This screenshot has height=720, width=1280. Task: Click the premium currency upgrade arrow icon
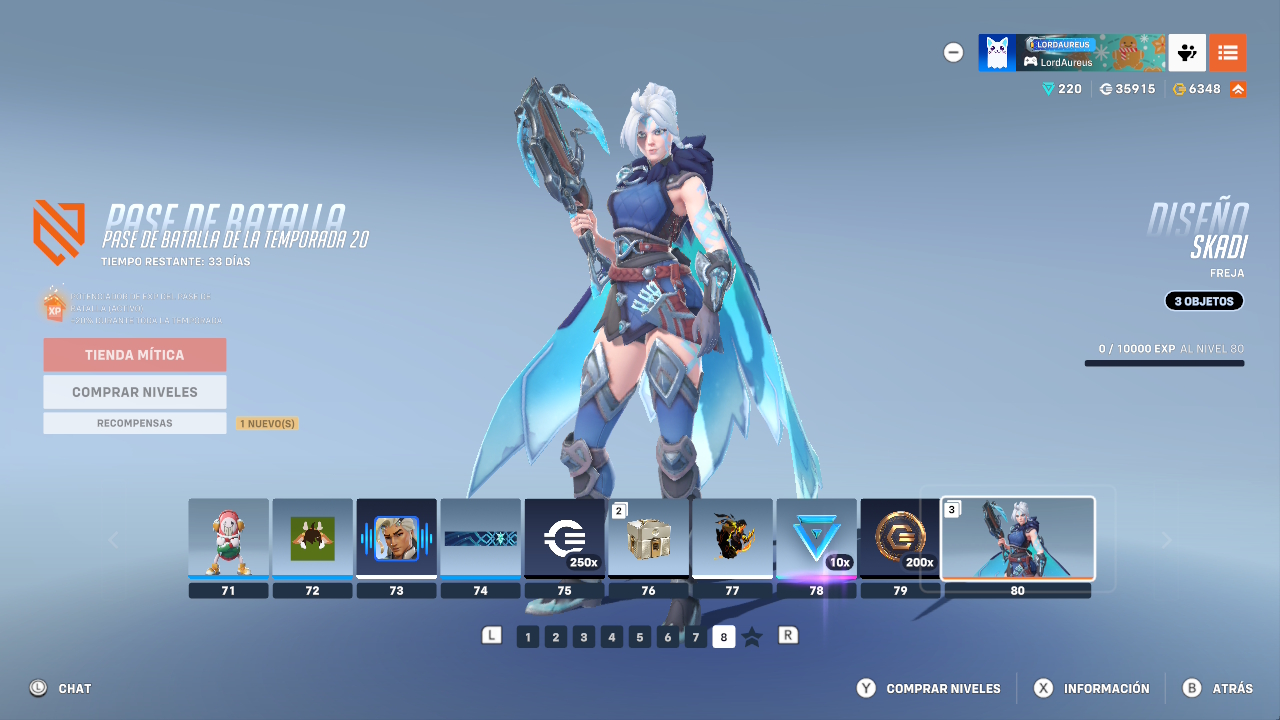[1237, 88]
